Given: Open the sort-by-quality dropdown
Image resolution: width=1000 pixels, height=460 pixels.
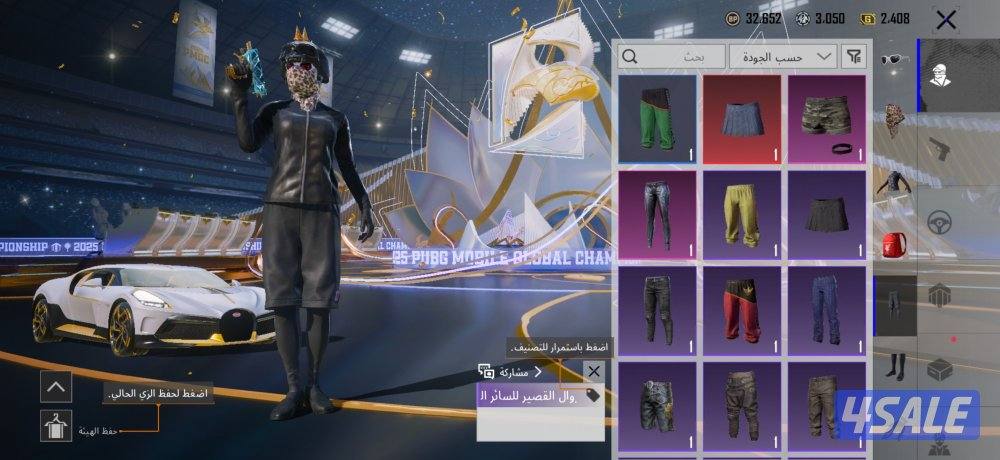Looking at the screenshot, I should tap(783, 56).
